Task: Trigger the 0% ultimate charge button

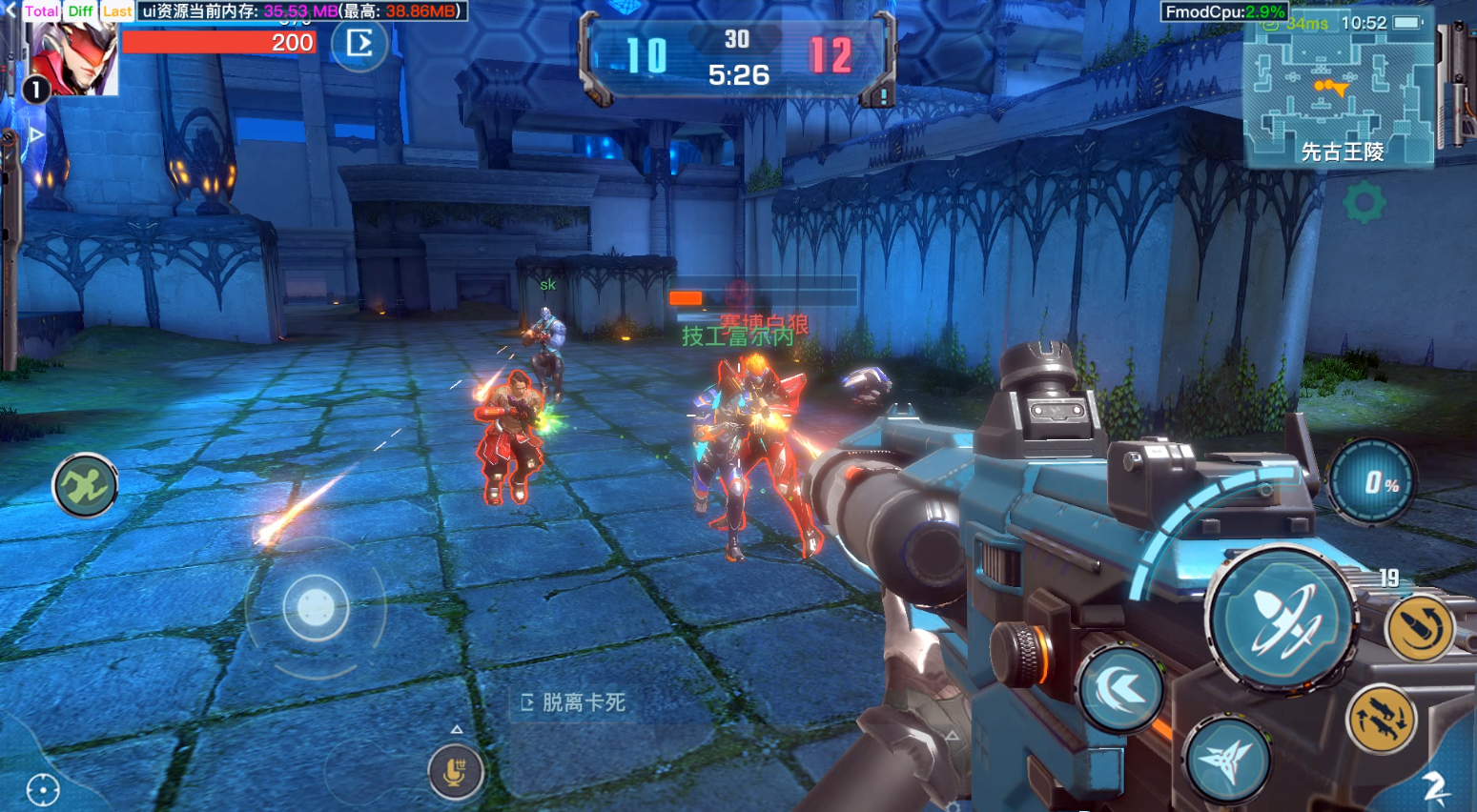Action: click(1372, 482)
